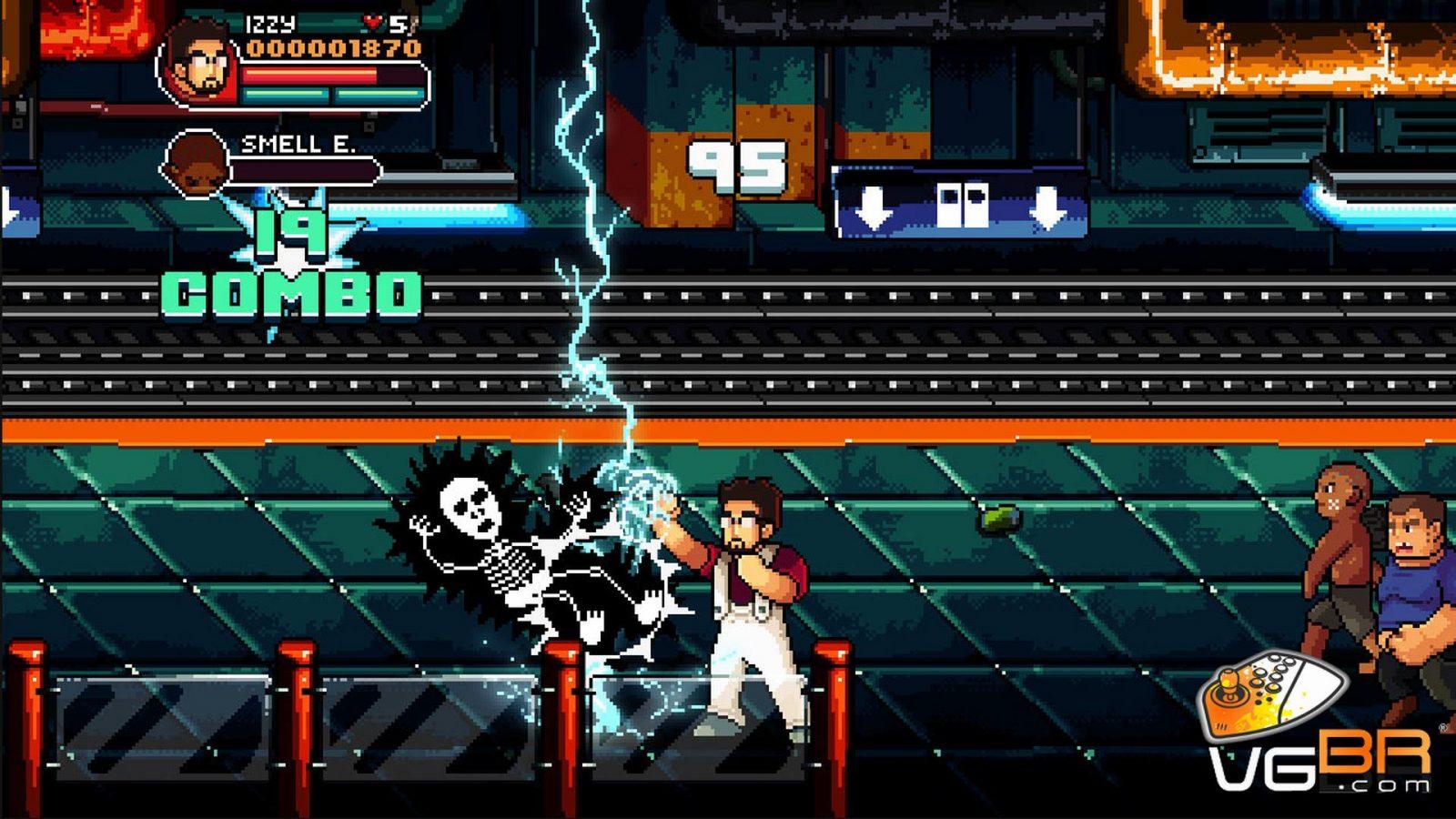Click Izzy's player portrait
This screenshot has height=819, width=1456.
[200, 62]
